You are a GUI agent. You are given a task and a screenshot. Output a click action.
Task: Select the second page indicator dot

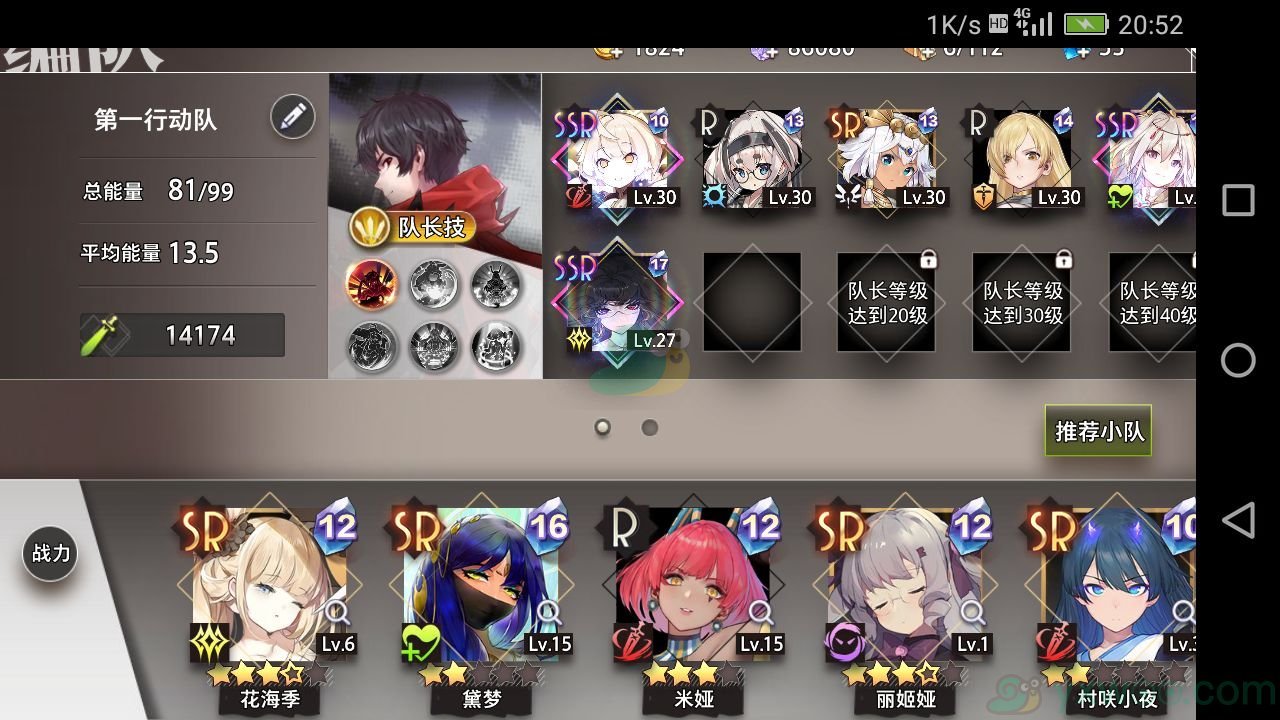(650, 427)
